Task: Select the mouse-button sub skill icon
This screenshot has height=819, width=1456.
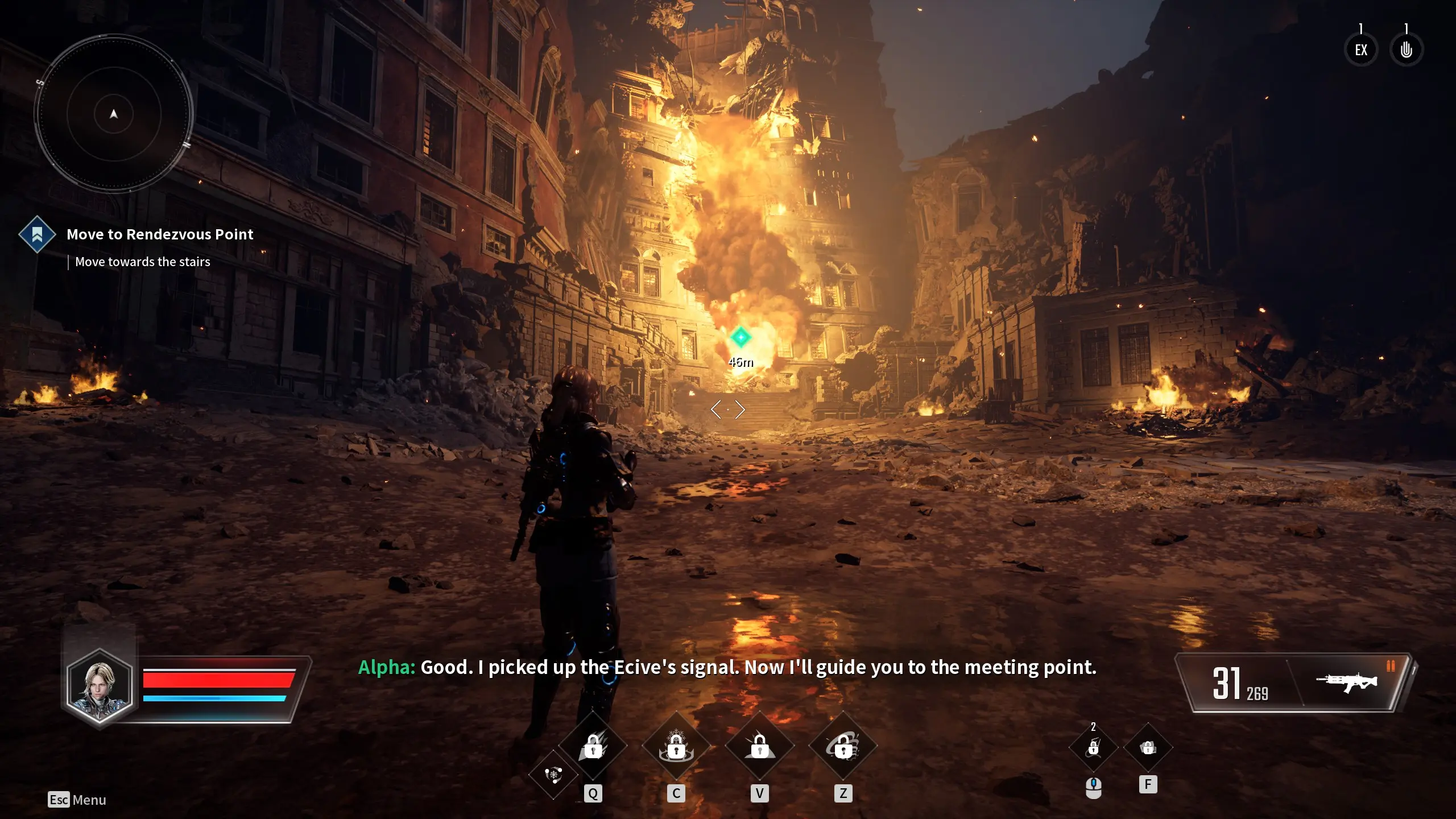Action: click(1093, 749)
